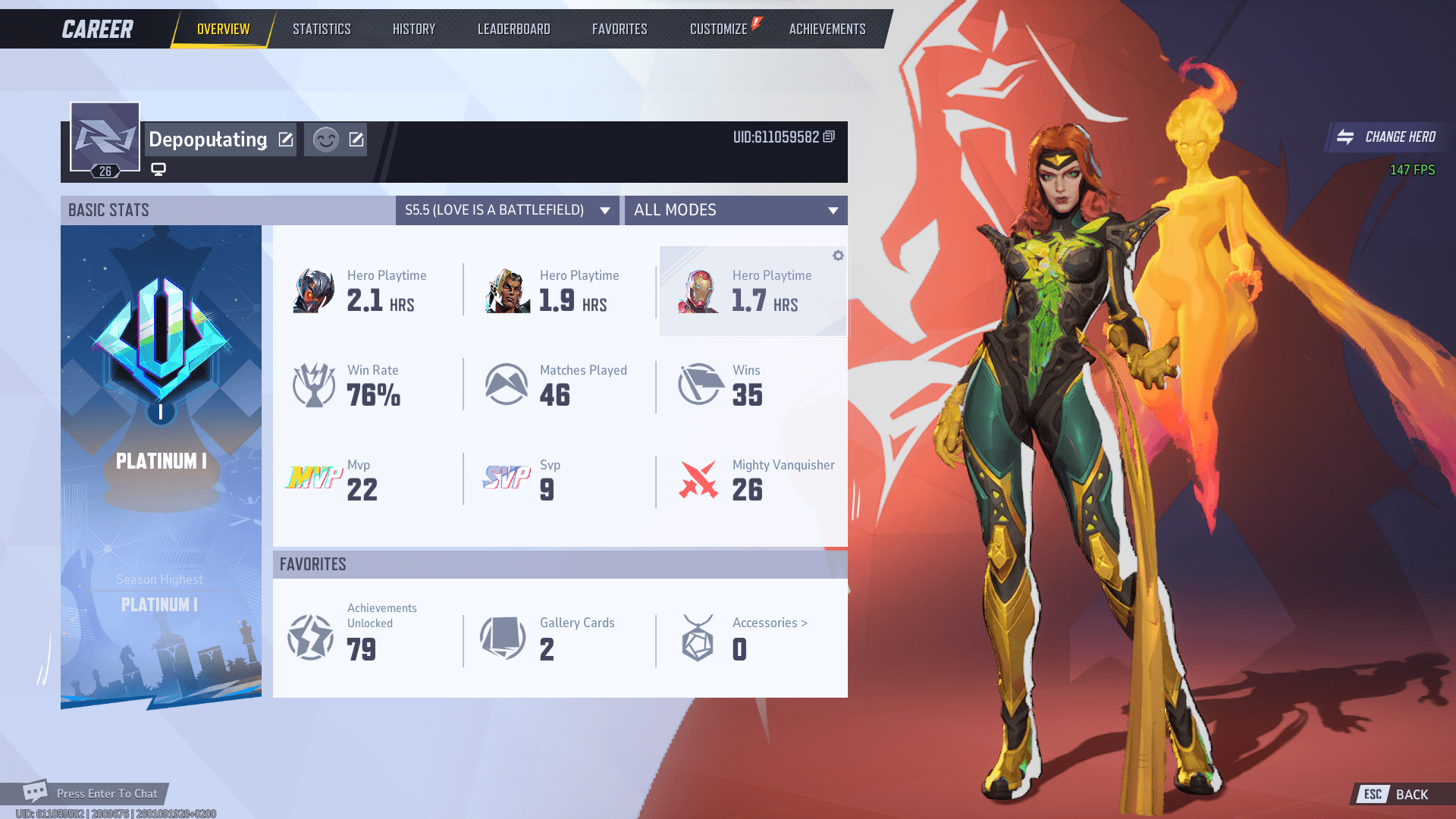Screen dimensions: 1456x819
Task: Open the settings gear on hero playtime card
Action: 837,256
